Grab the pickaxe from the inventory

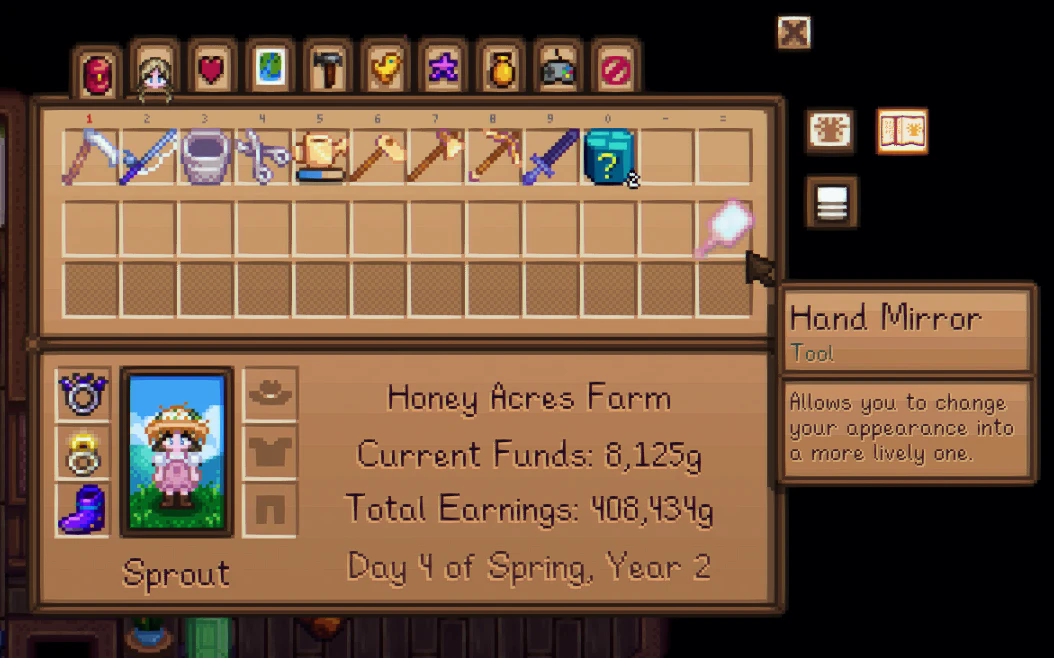(494, 157)
